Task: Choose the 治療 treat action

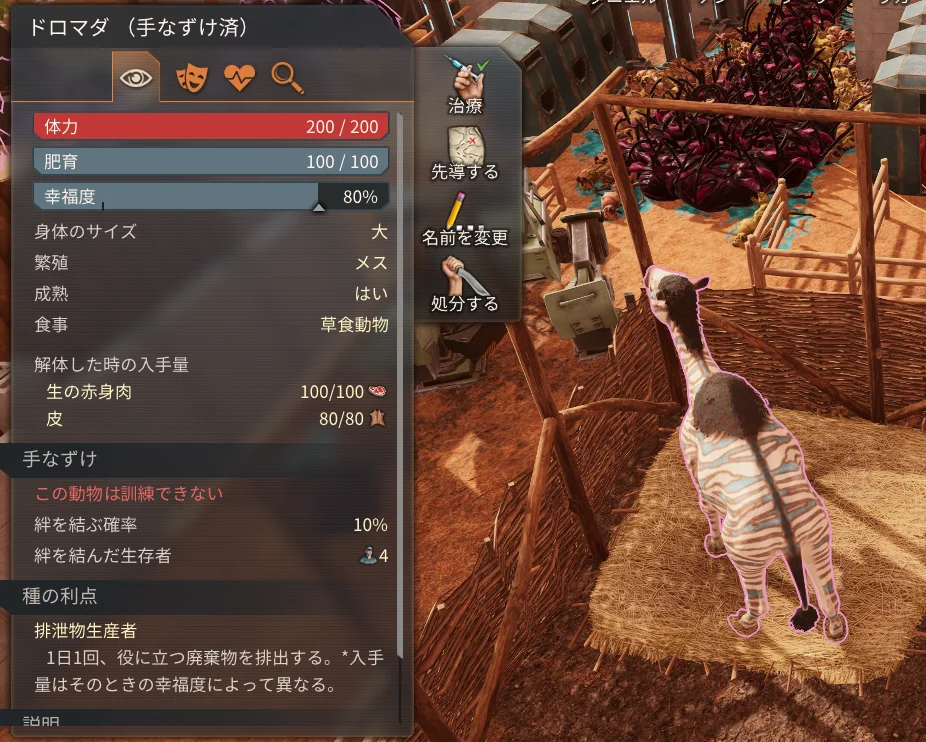Action: point(465,84)
